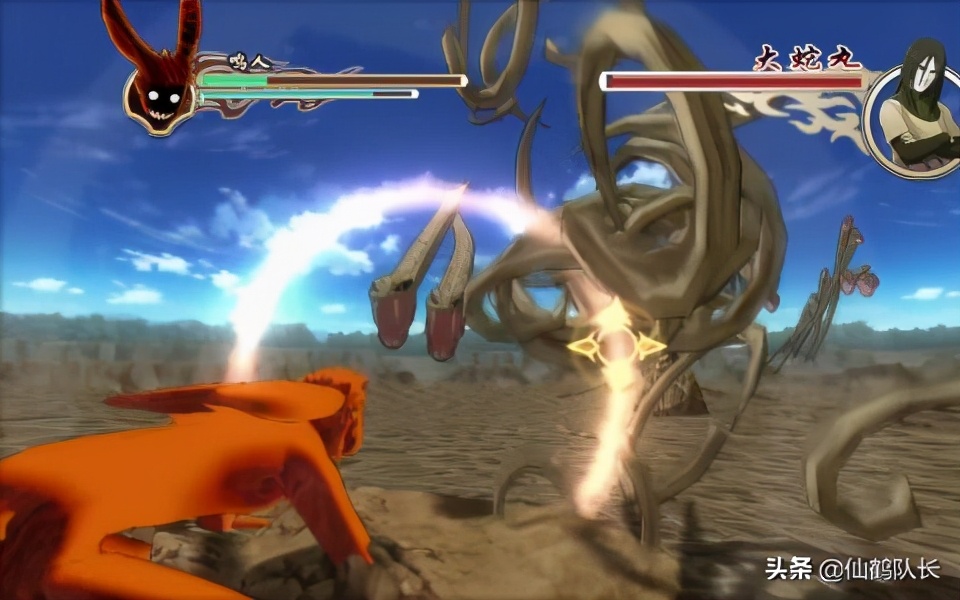Click the yellow lock-on target marker
This screenshot has height=600, width=960.
[616, 346]
